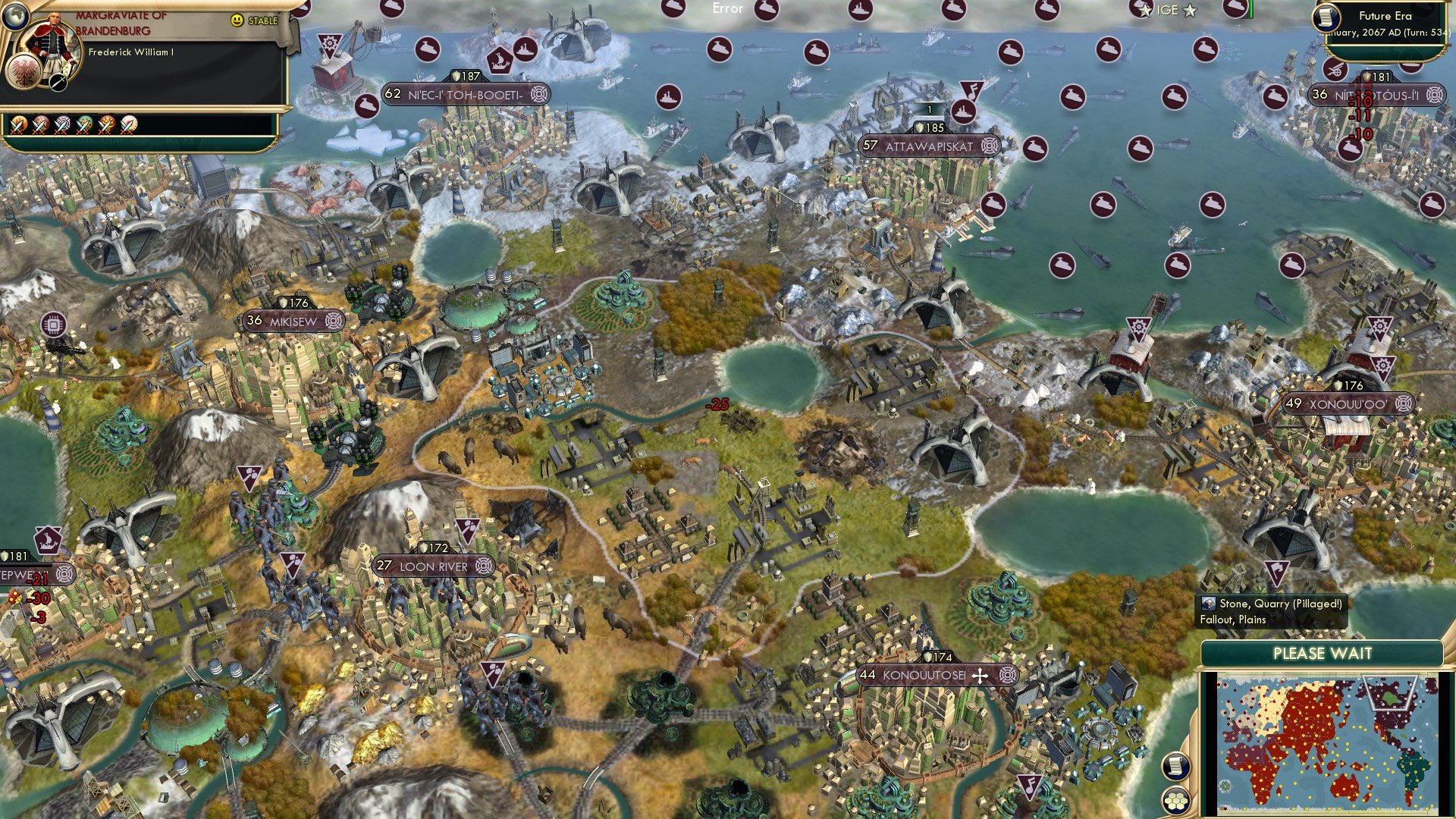The height and width of the screenshot is (819, 1456).
Task: Select the artillery unit icon near Níit-otóus-í'i
Action: [1336, 67]
